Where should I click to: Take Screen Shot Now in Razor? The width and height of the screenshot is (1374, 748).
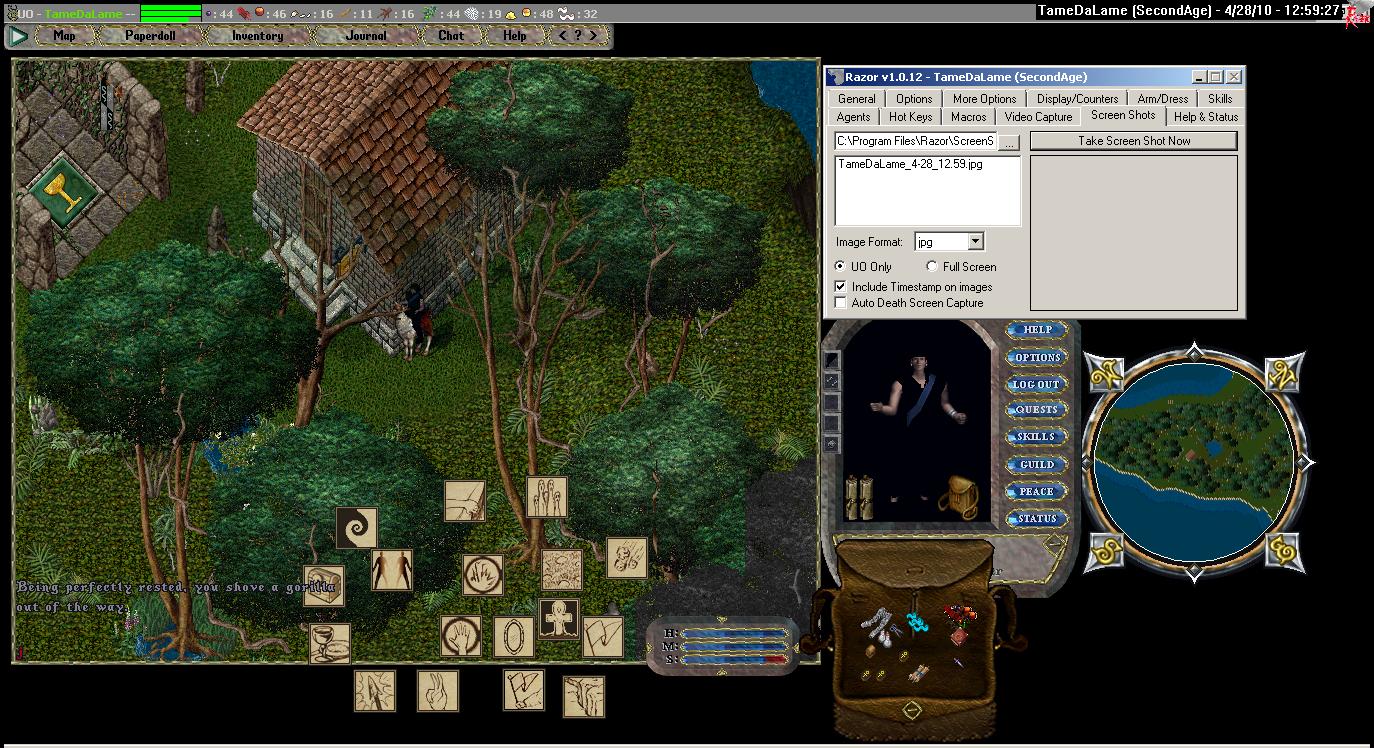tap(1133, 141)
